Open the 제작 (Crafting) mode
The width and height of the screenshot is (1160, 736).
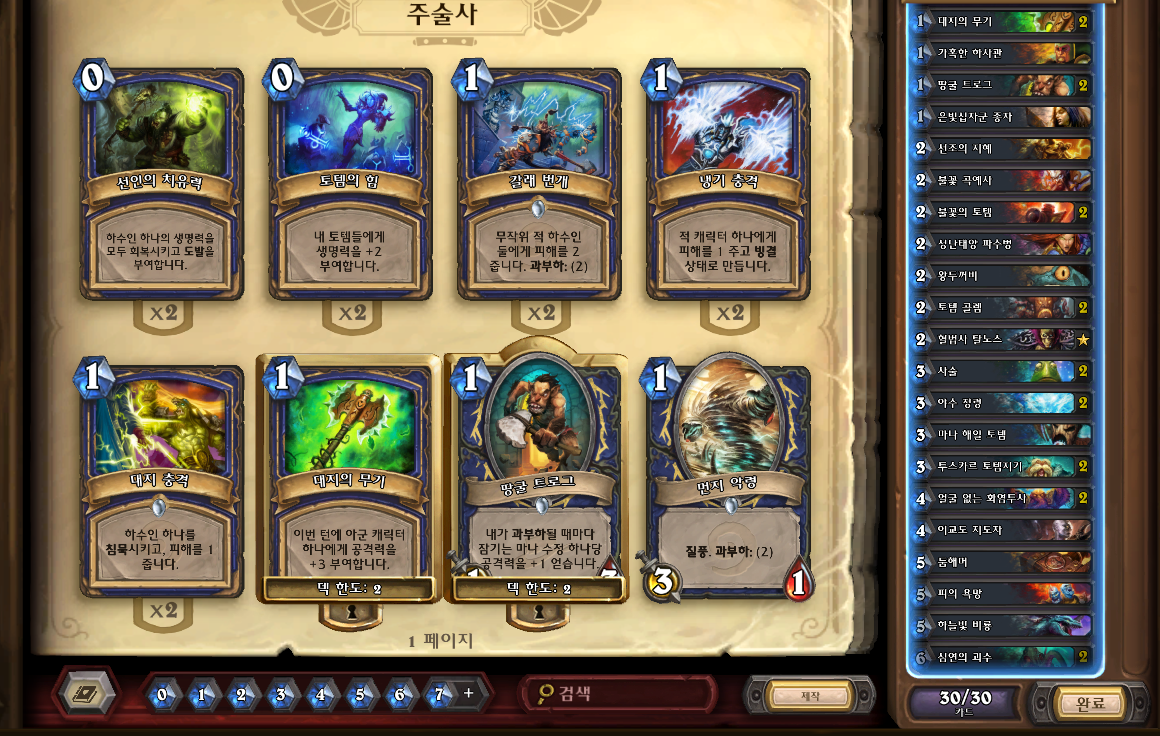[x=810, y=696]
